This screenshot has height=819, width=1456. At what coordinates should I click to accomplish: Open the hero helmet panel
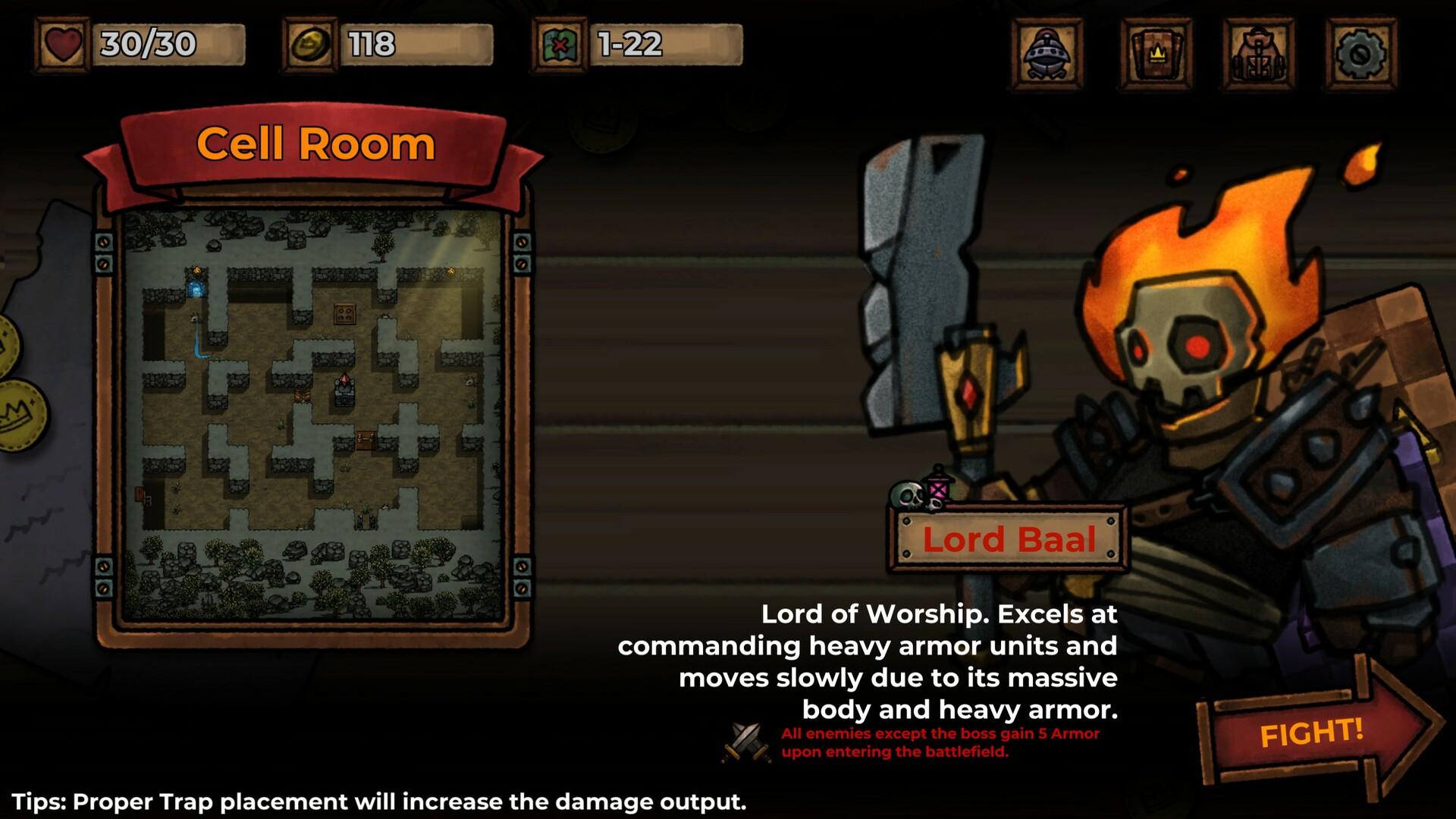1047,54
